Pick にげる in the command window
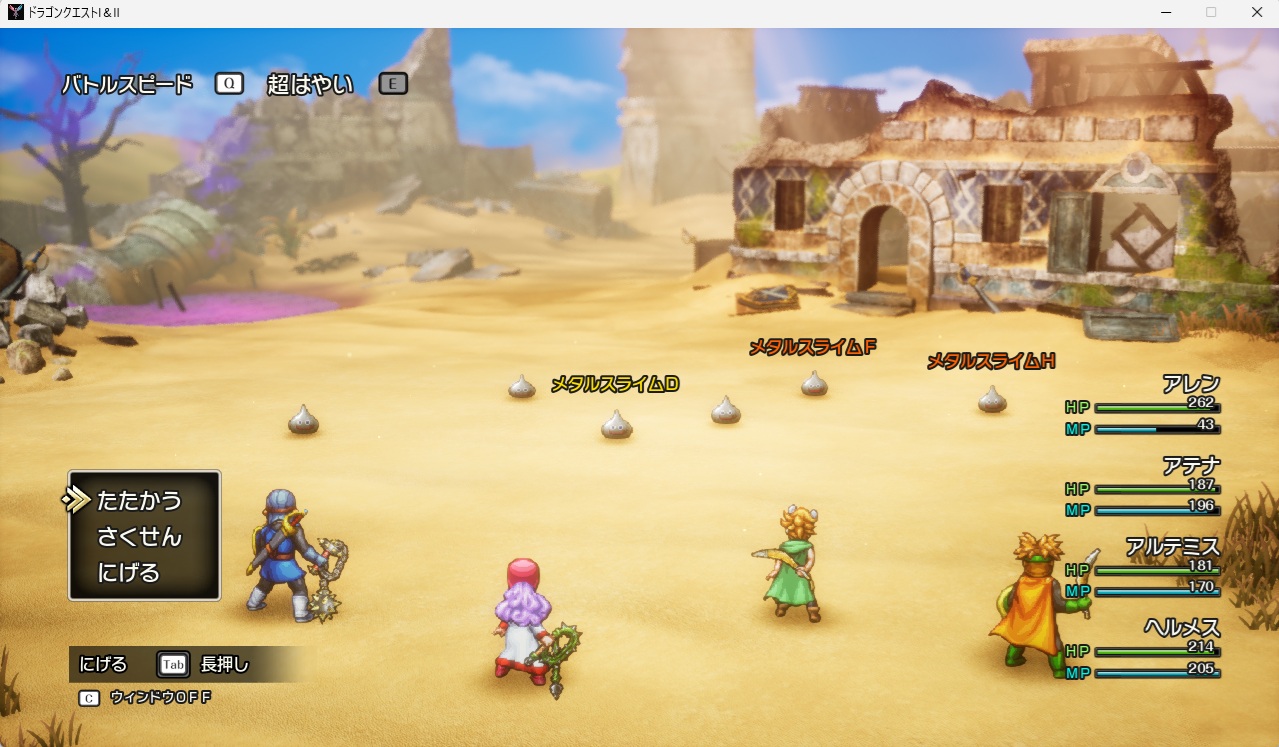The width and height of the screenshot is (1279, 747). click(x=128, y=573)
